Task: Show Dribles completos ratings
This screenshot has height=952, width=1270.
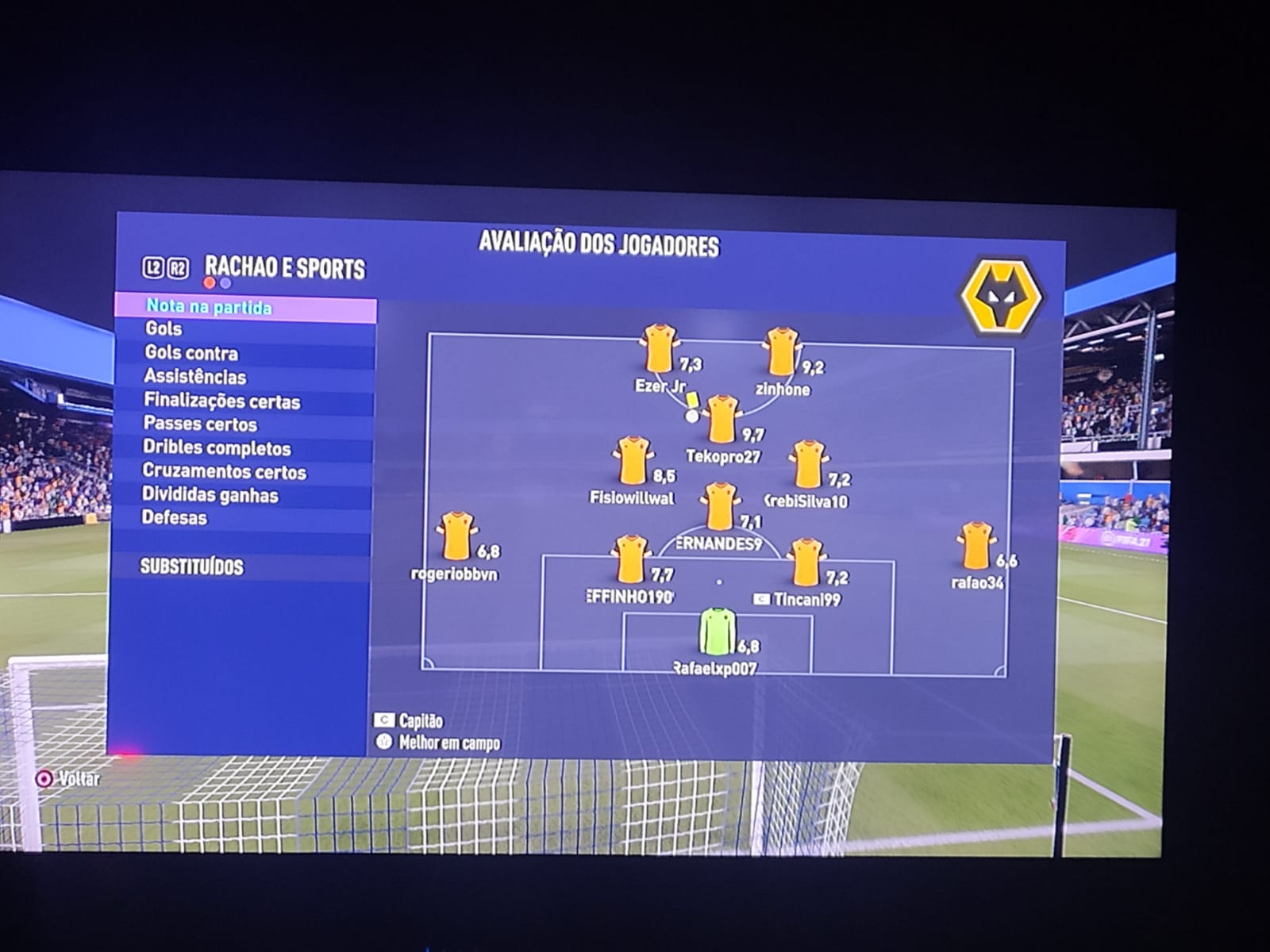Action: [217, 448]
